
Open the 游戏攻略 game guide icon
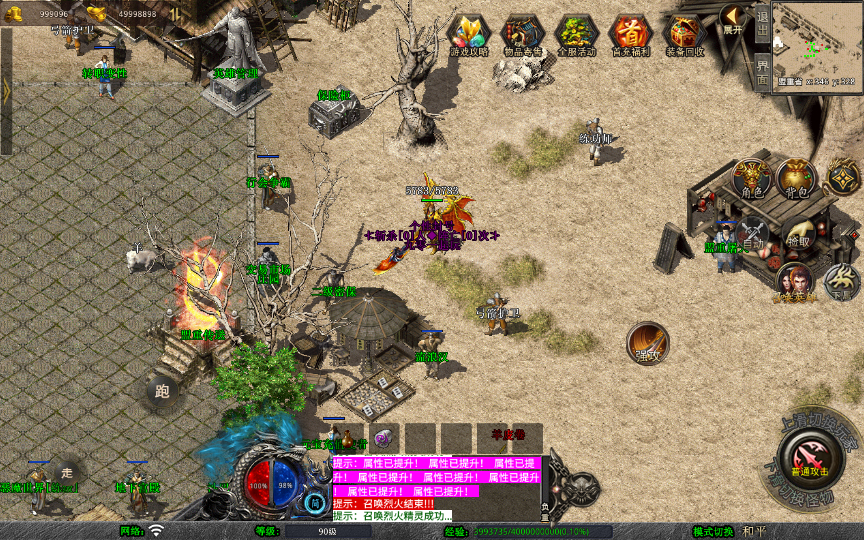click(469, 34)
